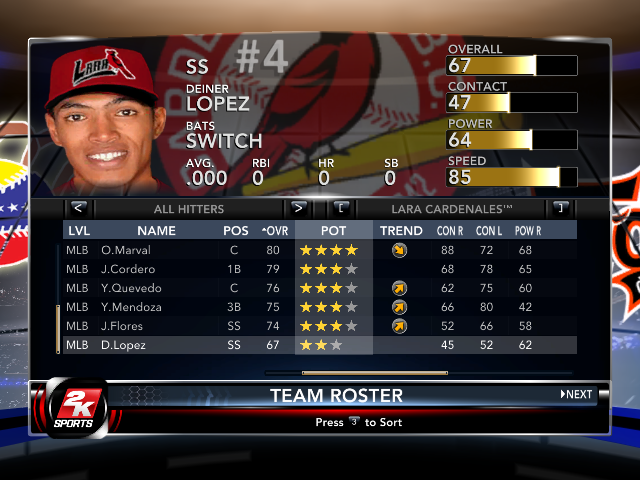Go to the NEXT roster page
This screenshot has height=480, width=640.
[x=576, y=394]
